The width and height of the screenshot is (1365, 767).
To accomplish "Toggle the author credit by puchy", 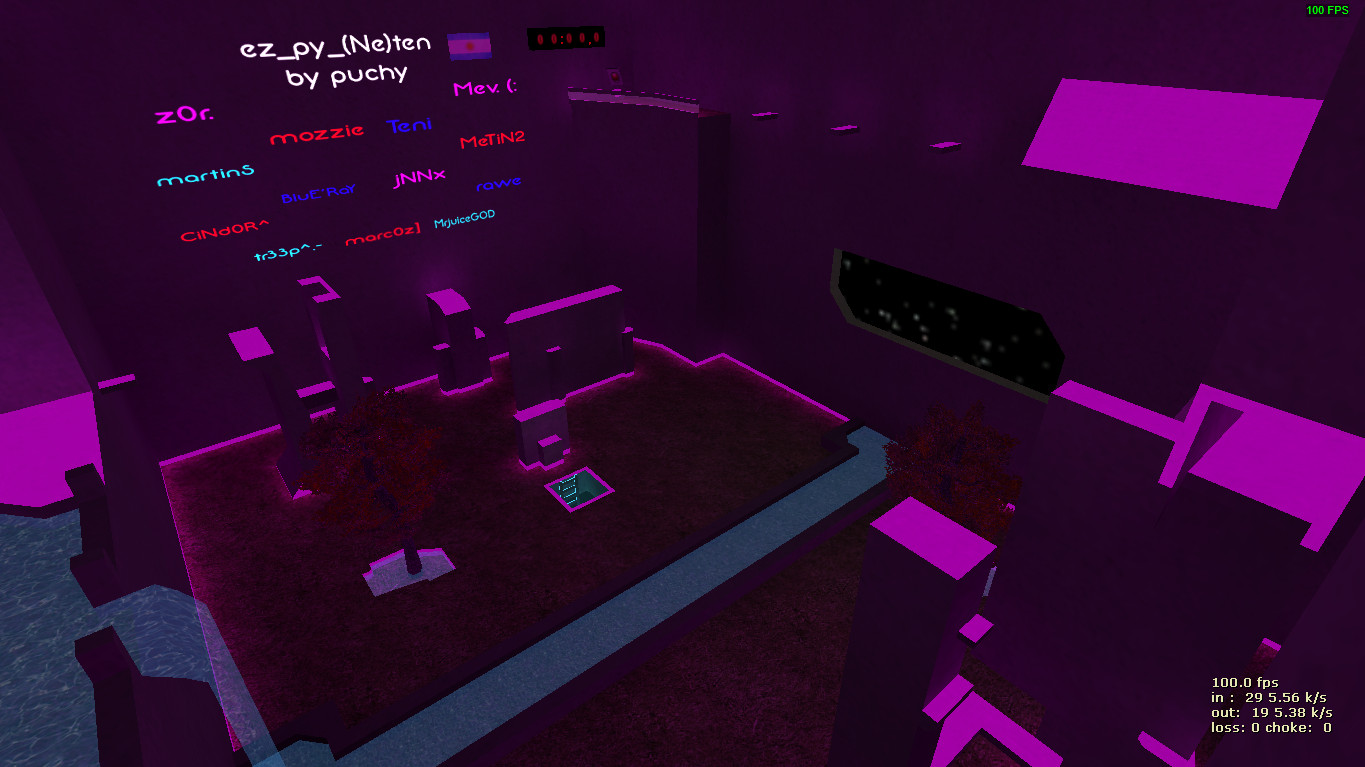I will click(x=347, y=76).
